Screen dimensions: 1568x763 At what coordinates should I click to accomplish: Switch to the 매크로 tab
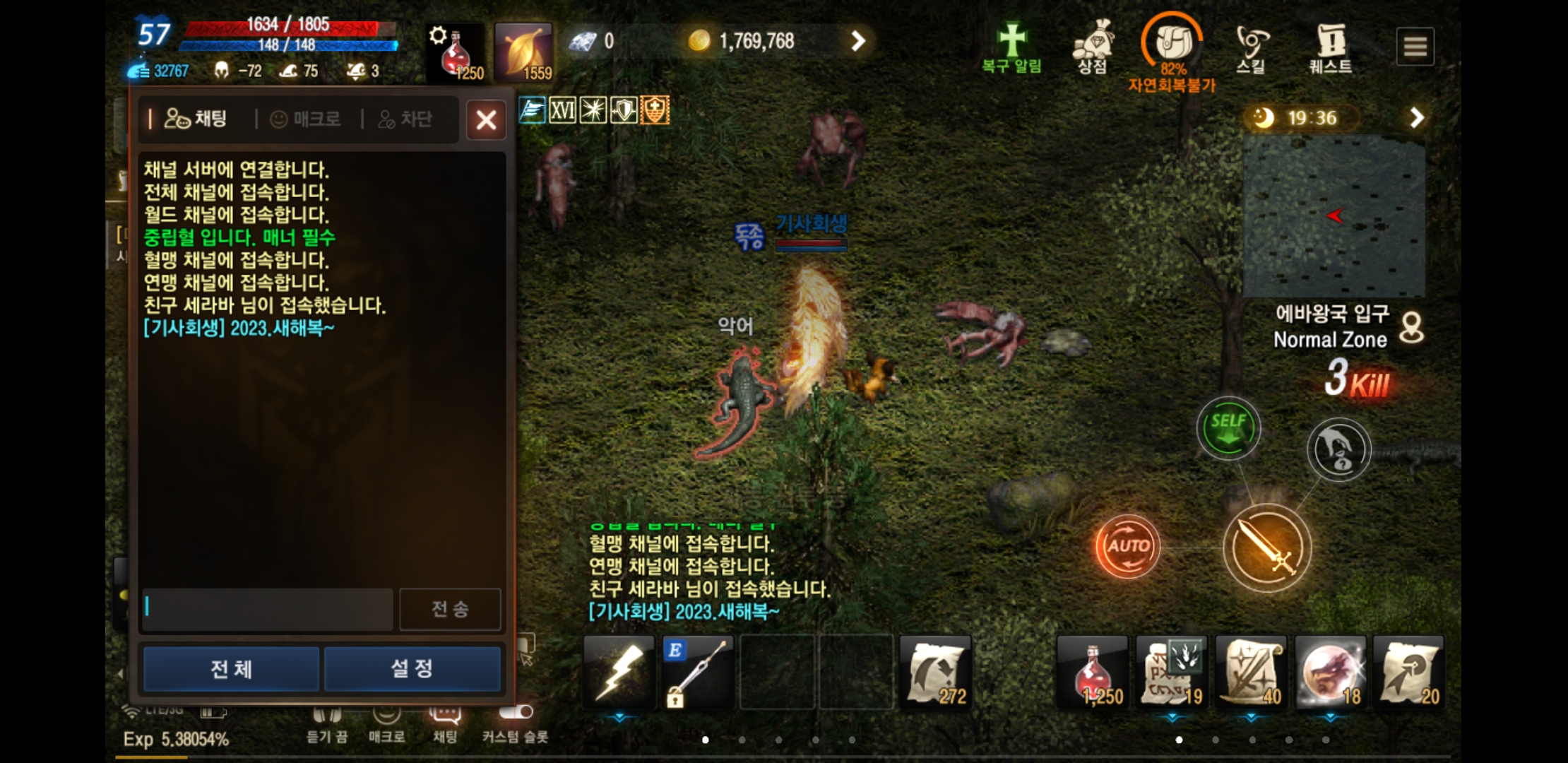(306, 119)
